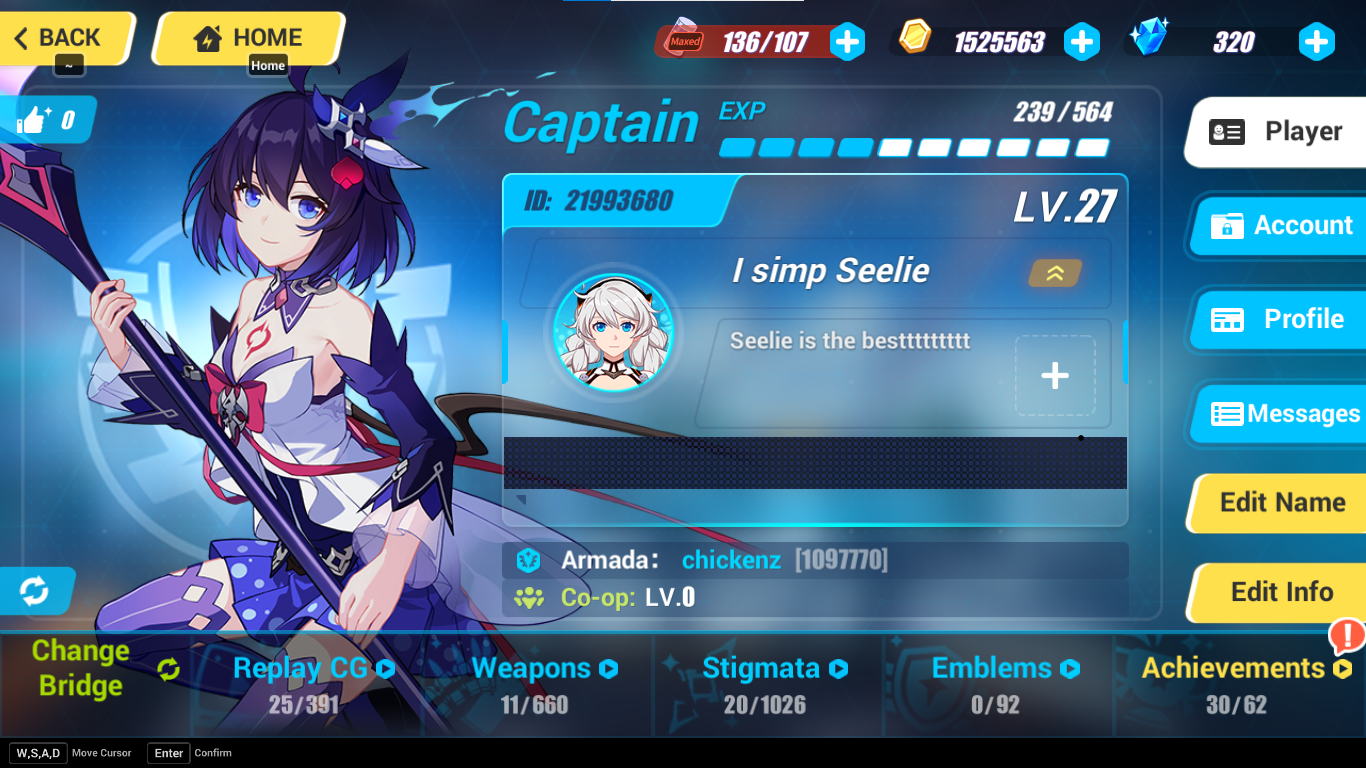The height and width of the screenshot is (768, 1366).
Task: Click the plus box to add profile image
Action: (x=1054, y=375)
